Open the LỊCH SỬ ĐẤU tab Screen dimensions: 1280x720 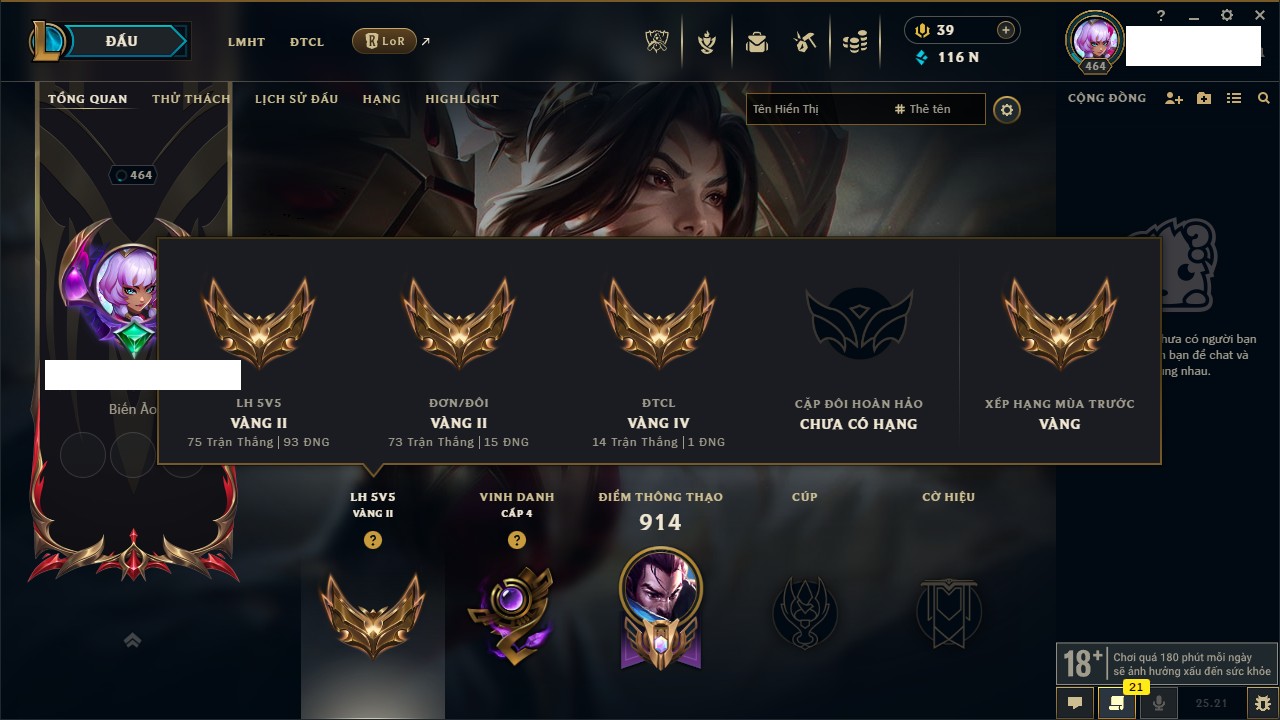(x=296, y=99)
